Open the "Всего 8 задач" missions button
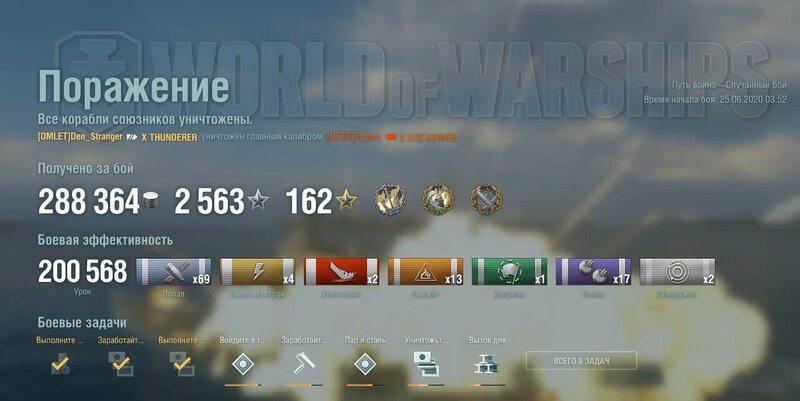 [566, 360]
